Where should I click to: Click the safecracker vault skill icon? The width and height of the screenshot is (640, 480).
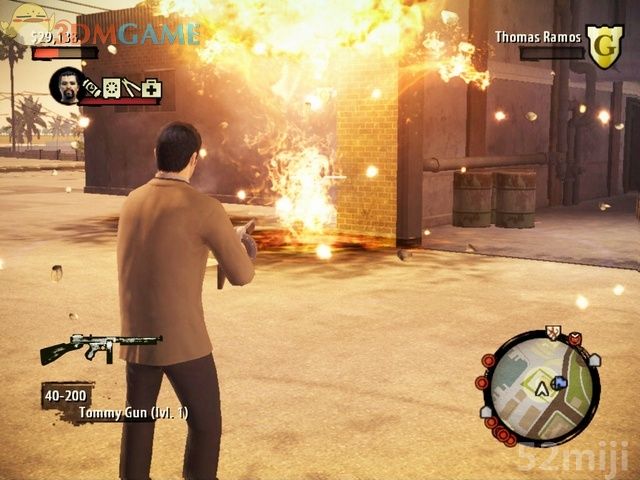(111, 87)
